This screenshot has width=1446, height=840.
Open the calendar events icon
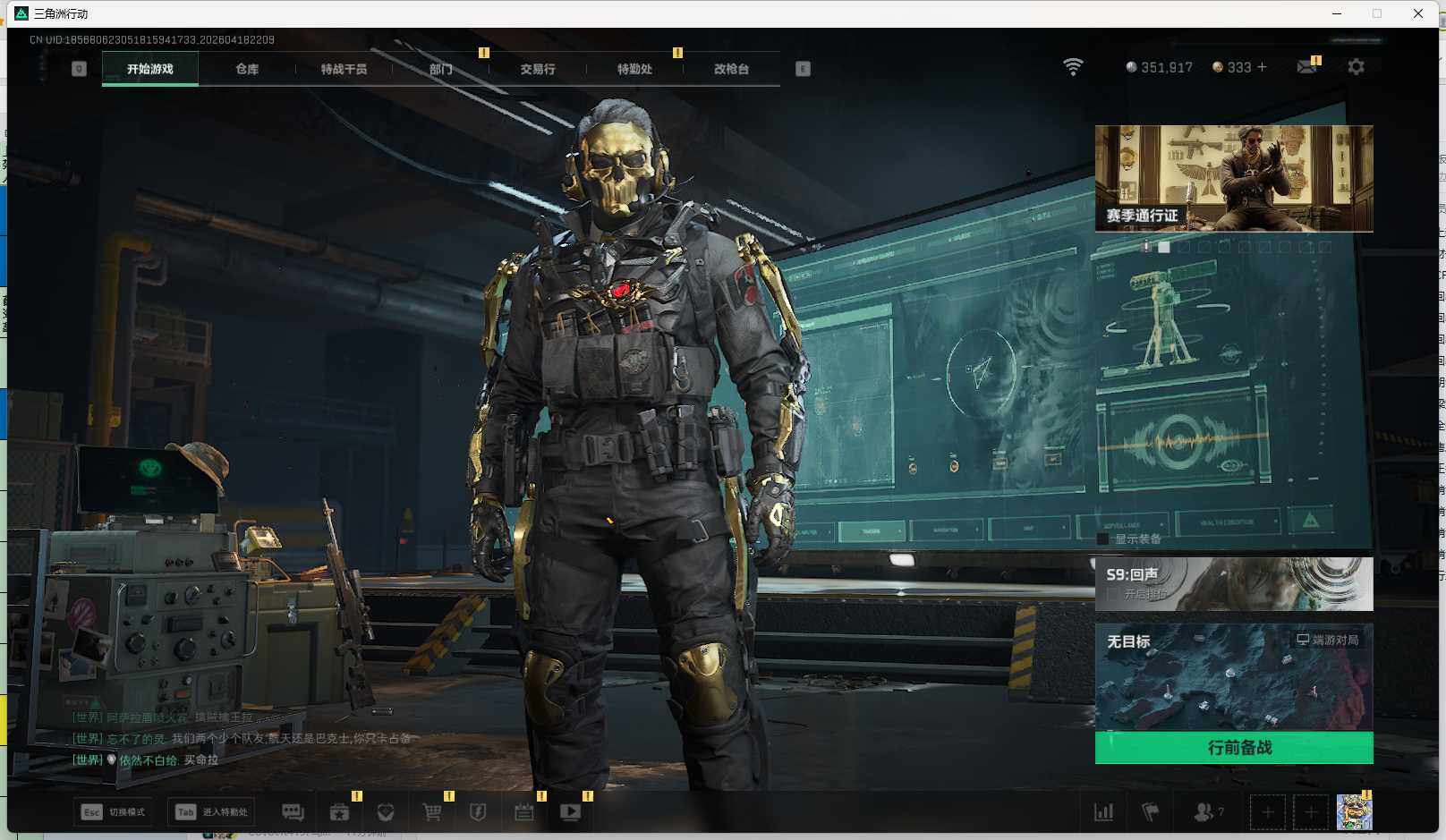click(524, 812)
